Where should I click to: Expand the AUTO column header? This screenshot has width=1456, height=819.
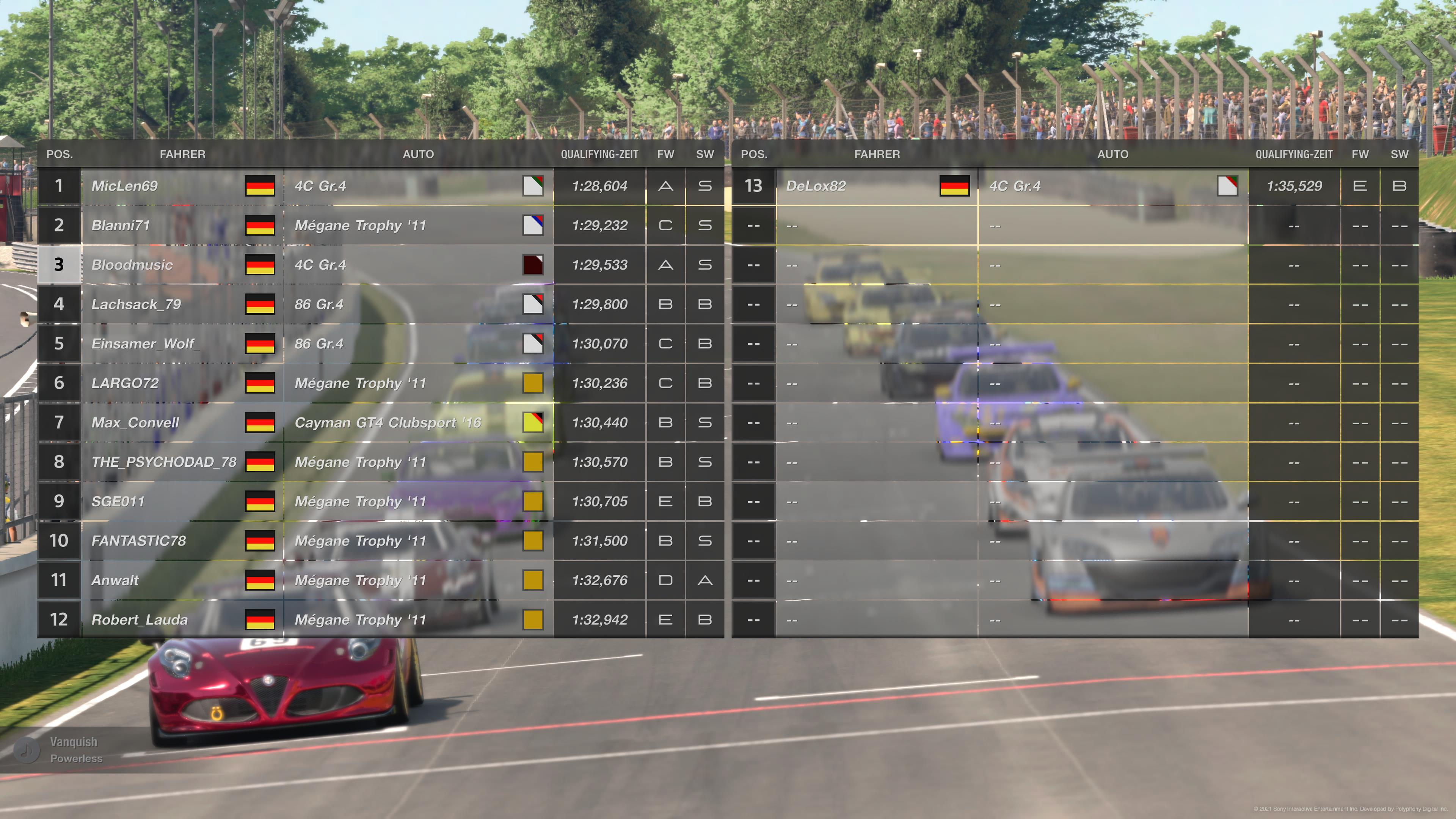[419, 154]
